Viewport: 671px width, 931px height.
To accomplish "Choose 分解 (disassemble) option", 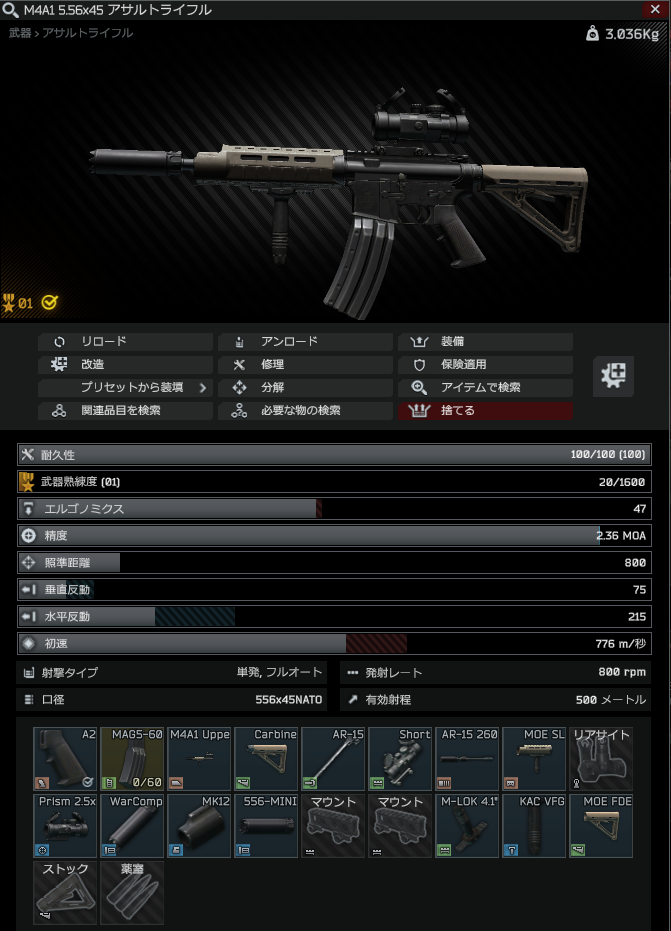I will (305, 387).
